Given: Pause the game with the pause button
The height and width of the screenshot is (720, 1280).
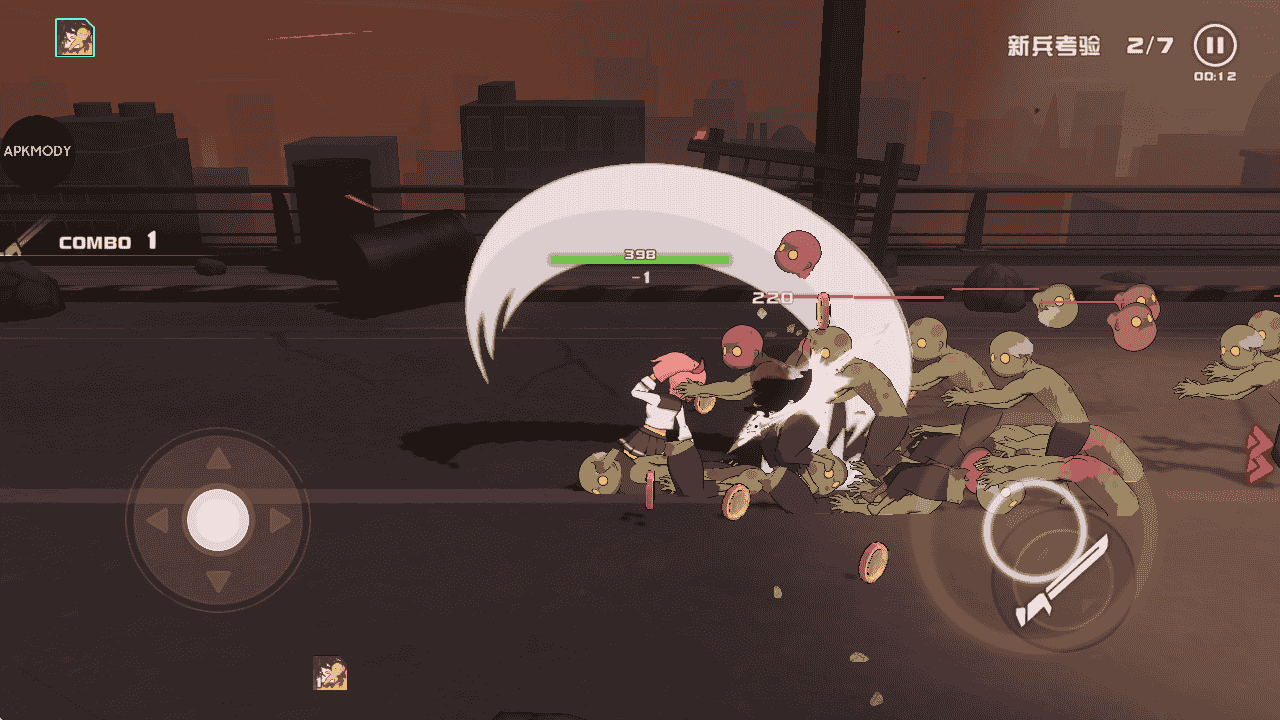Looking at the screenshot, I should [x=1215, y=46].
